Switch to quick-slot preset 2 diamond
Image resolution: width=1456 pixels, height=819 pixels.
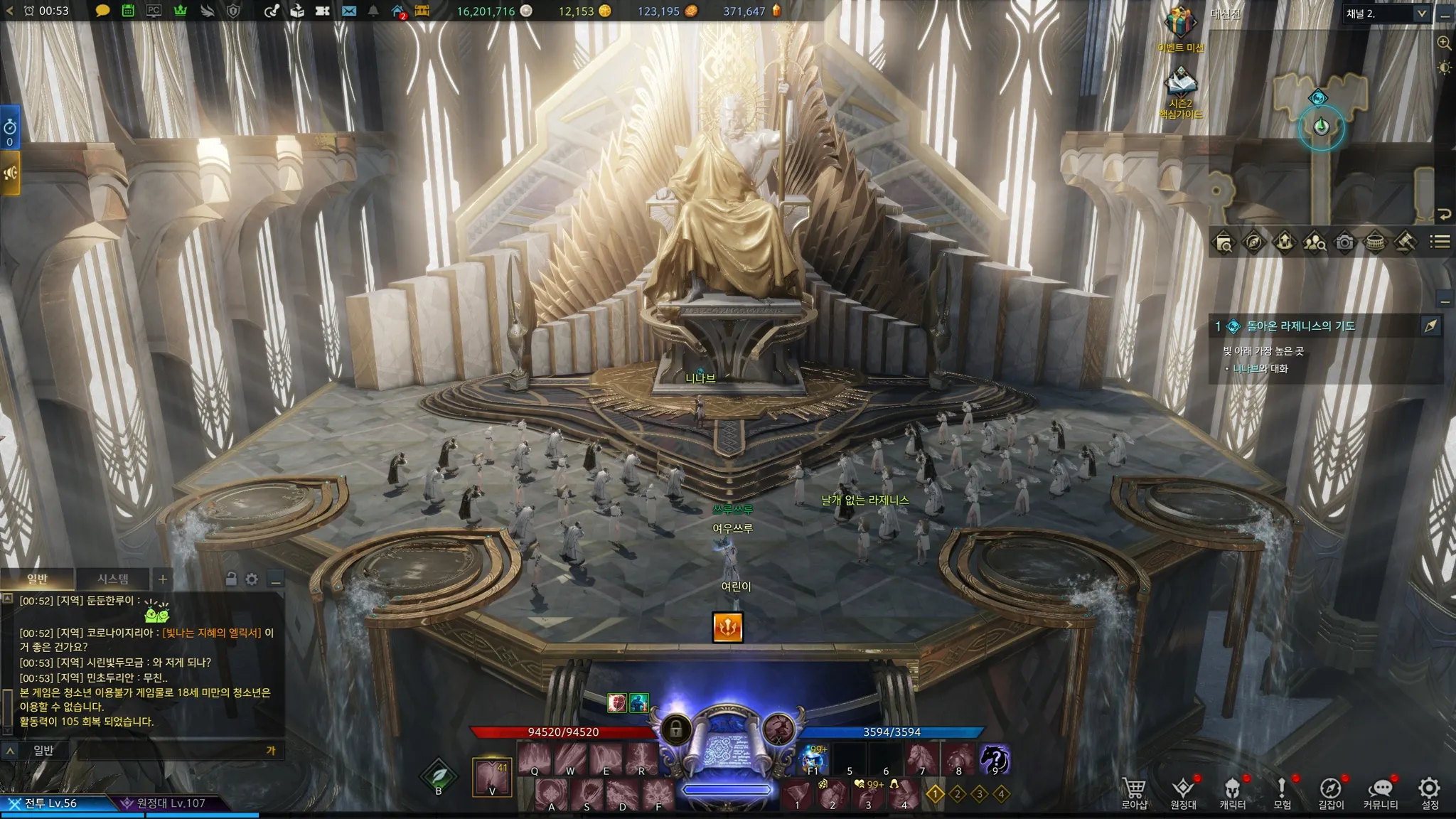pos(957,793)
